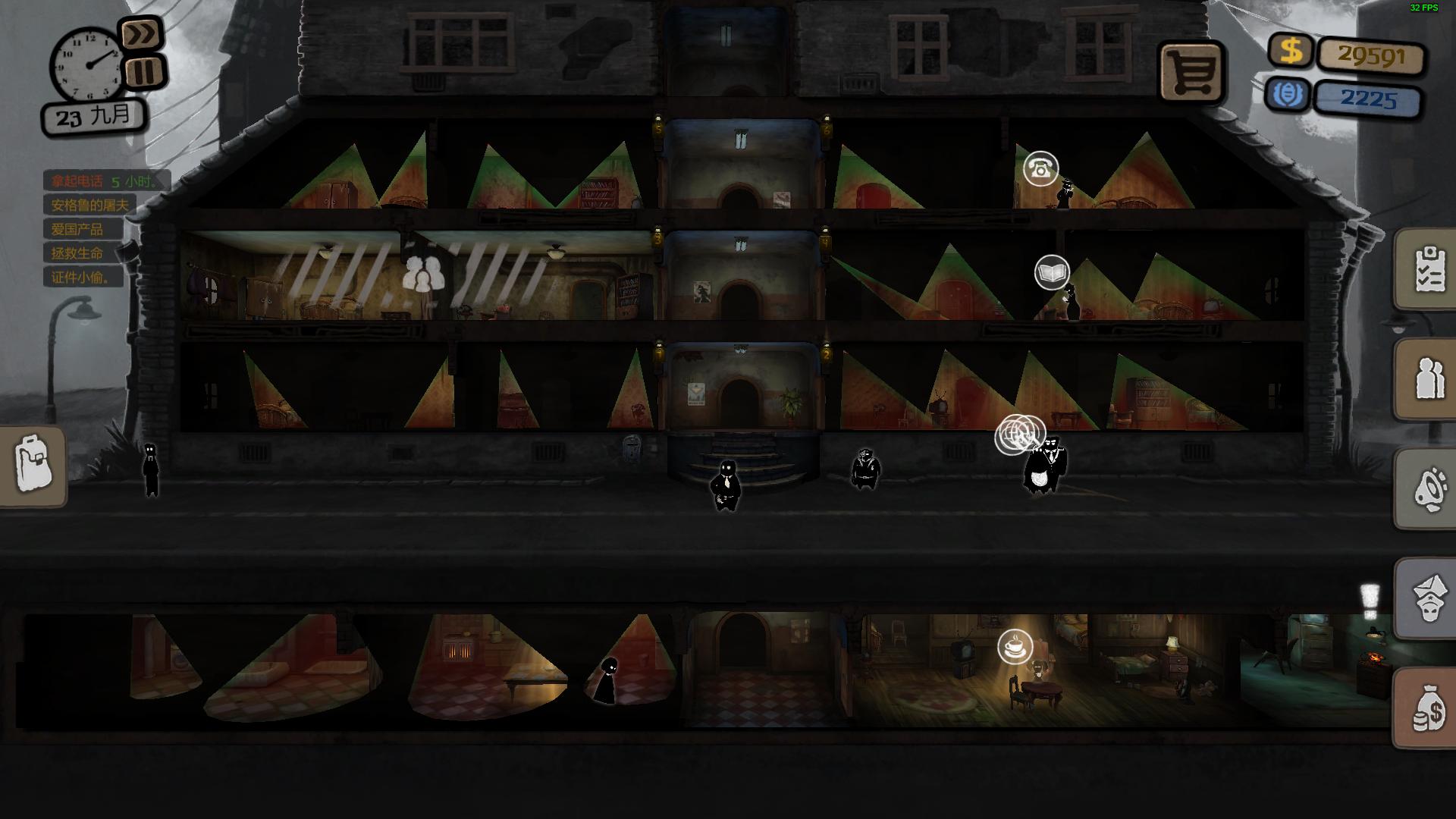Open the megaphone directives panel
The height and width of the screenshot is (819, 1456).
tap(1427, 488)
